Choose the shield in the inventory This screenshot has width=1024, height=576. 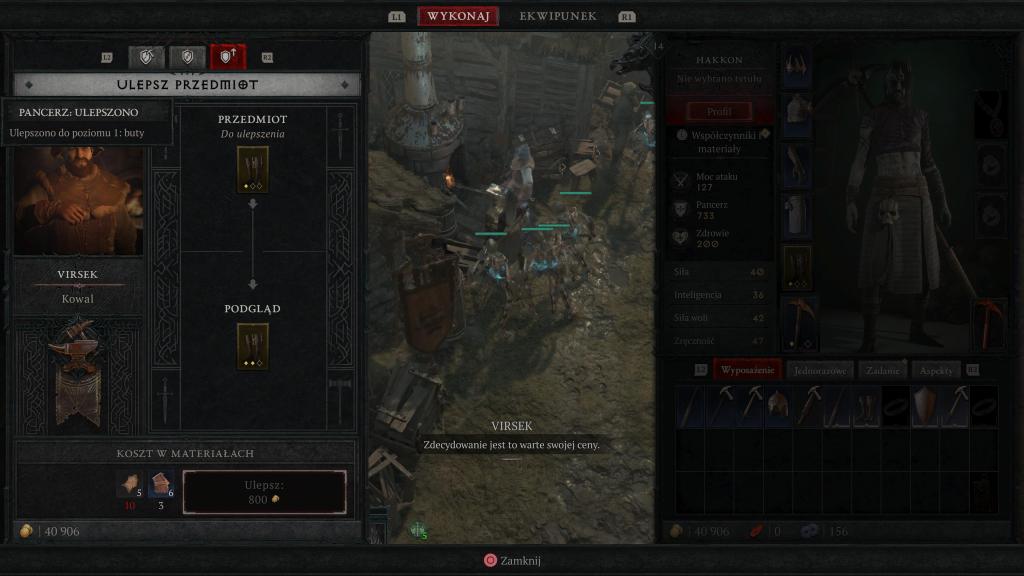926,407
